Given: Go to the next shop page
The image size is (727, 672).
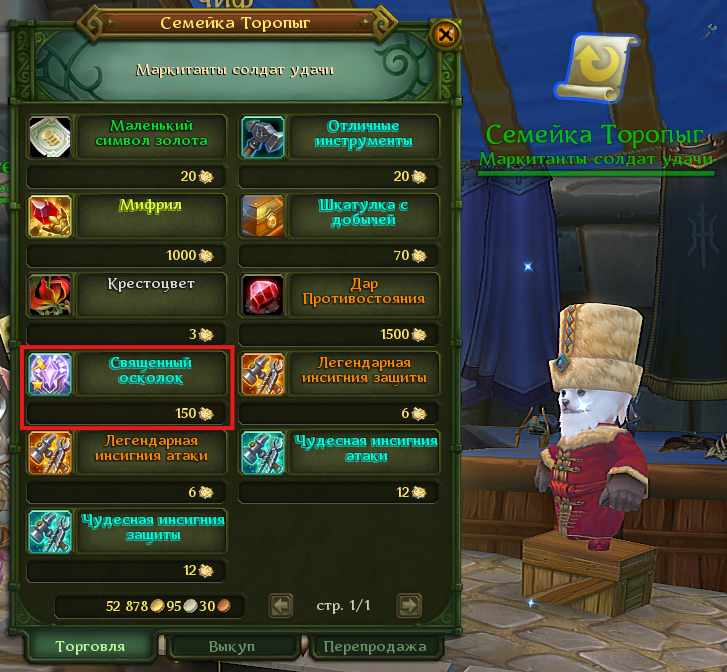Looking at the screenshot, I should (x=407, y=605).
